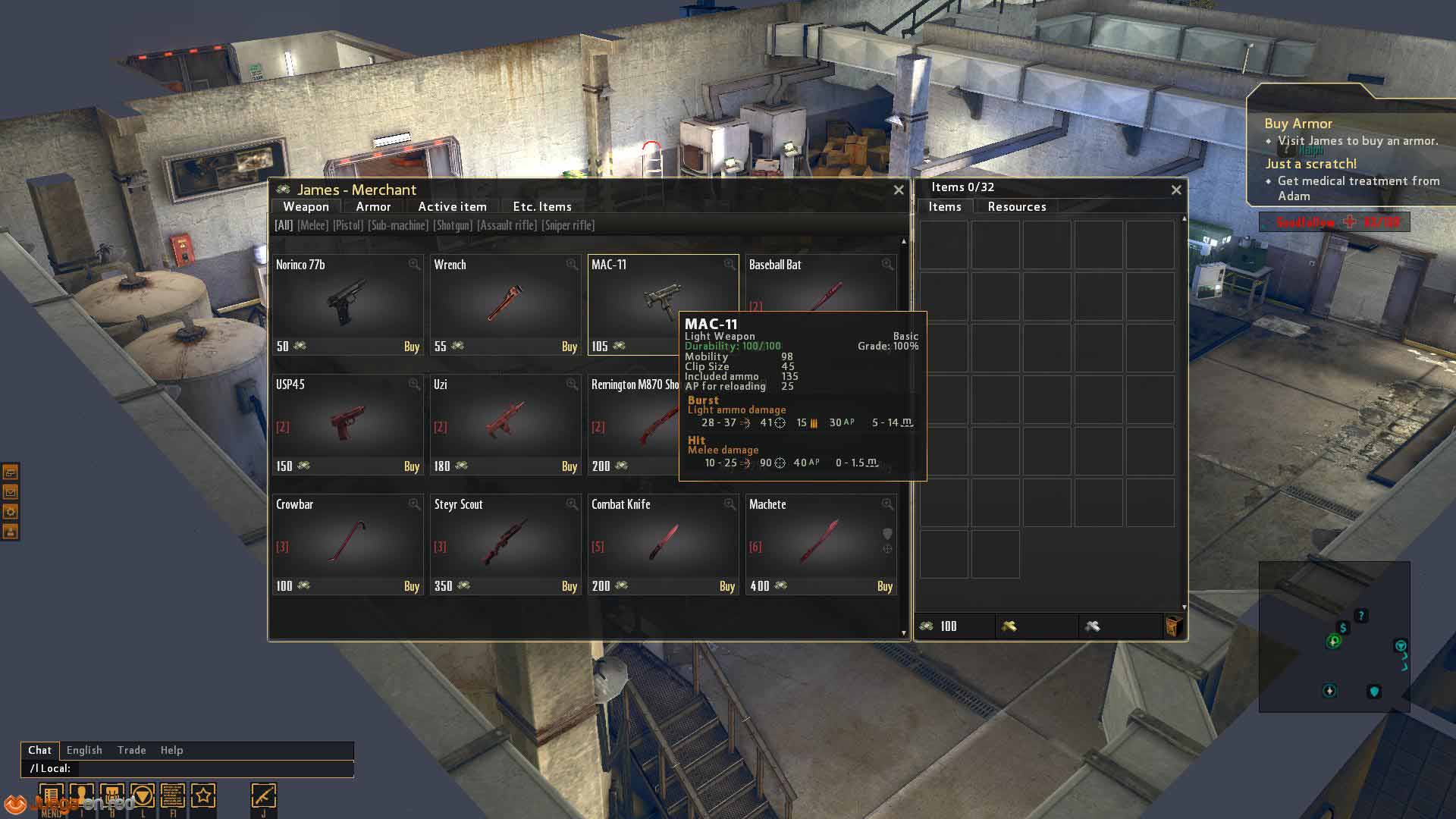This screenshot has width=1456, height=819.
Task: Open the Active item tab
Action: (x=452, y=207)
